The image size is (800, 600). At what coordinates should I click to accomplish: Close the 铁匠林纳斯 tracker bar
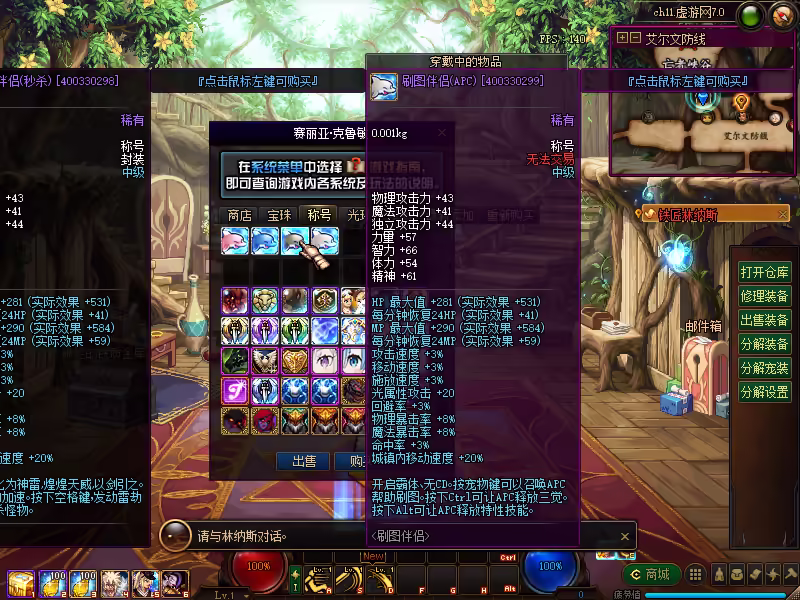pyautogui.click(x=783, y=214)
